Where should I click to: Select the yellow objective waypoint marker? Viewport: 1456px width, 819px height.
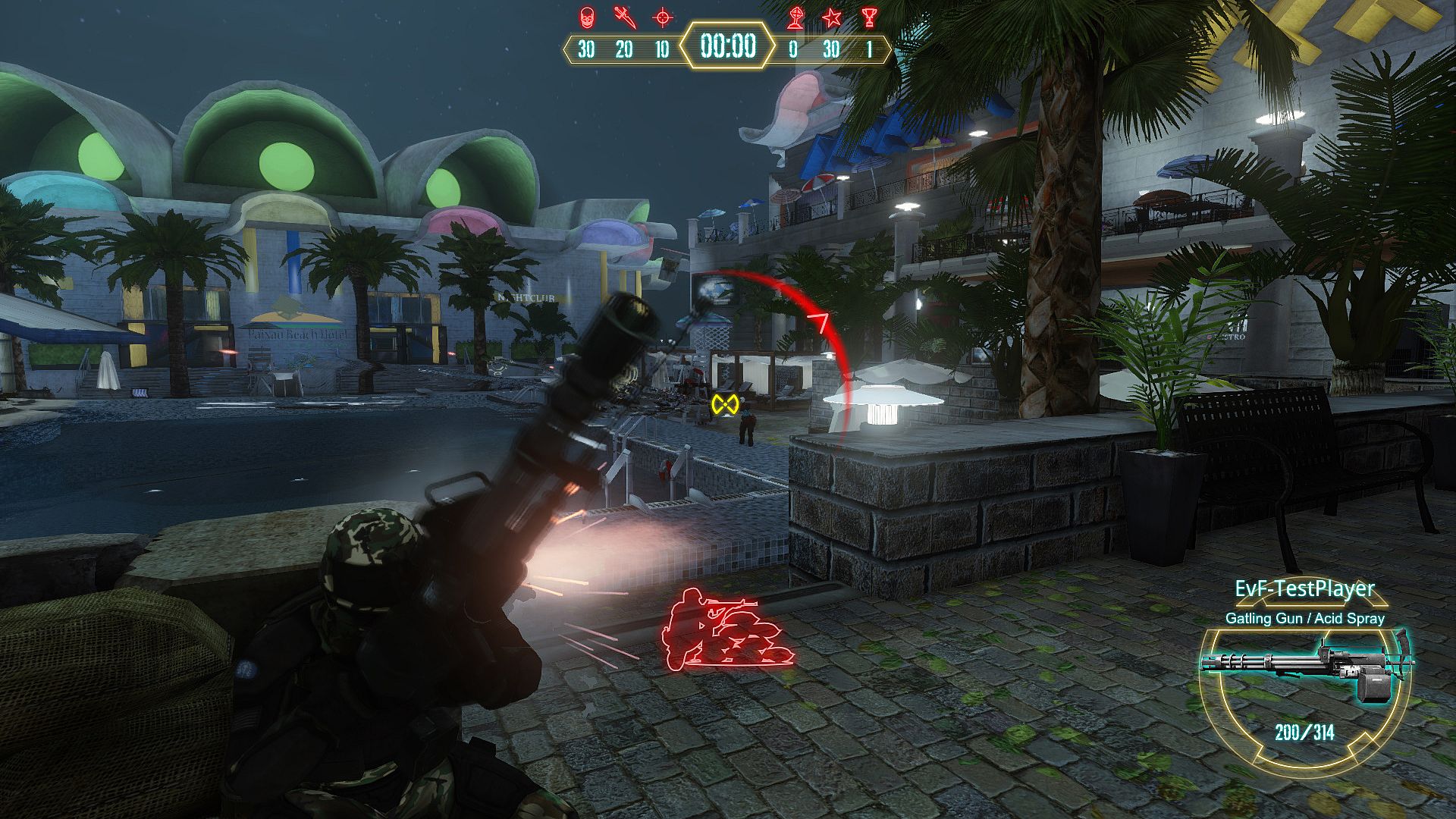(725, 404)
